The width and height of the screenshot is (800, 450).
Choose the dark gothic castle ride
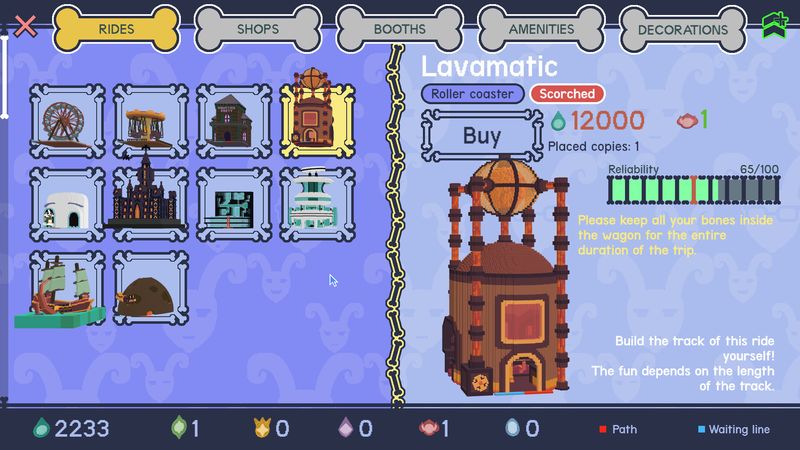(x=150, y=200)
